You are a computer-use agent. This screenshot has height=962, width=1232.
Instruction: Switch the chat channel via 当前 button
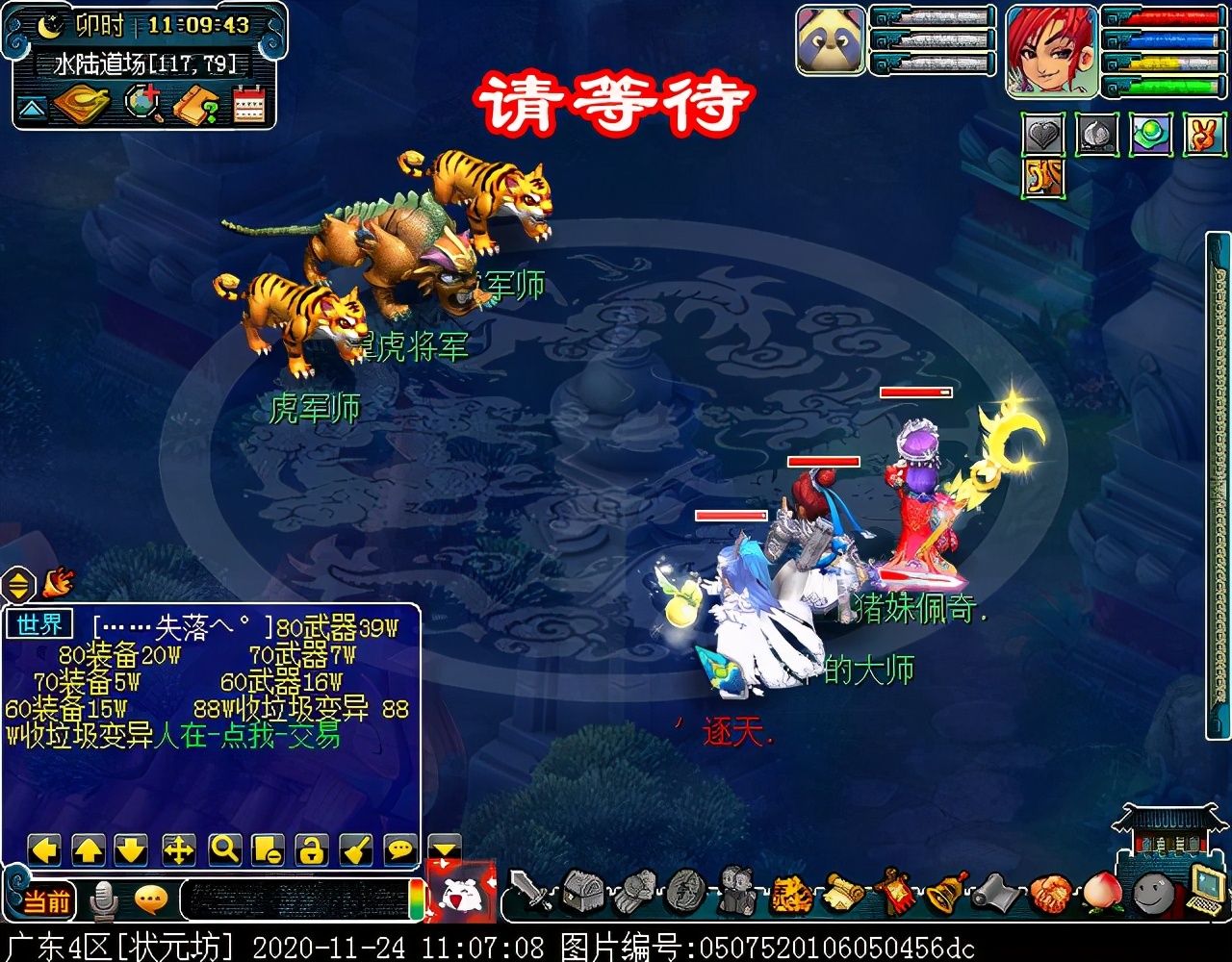point(46,901)
